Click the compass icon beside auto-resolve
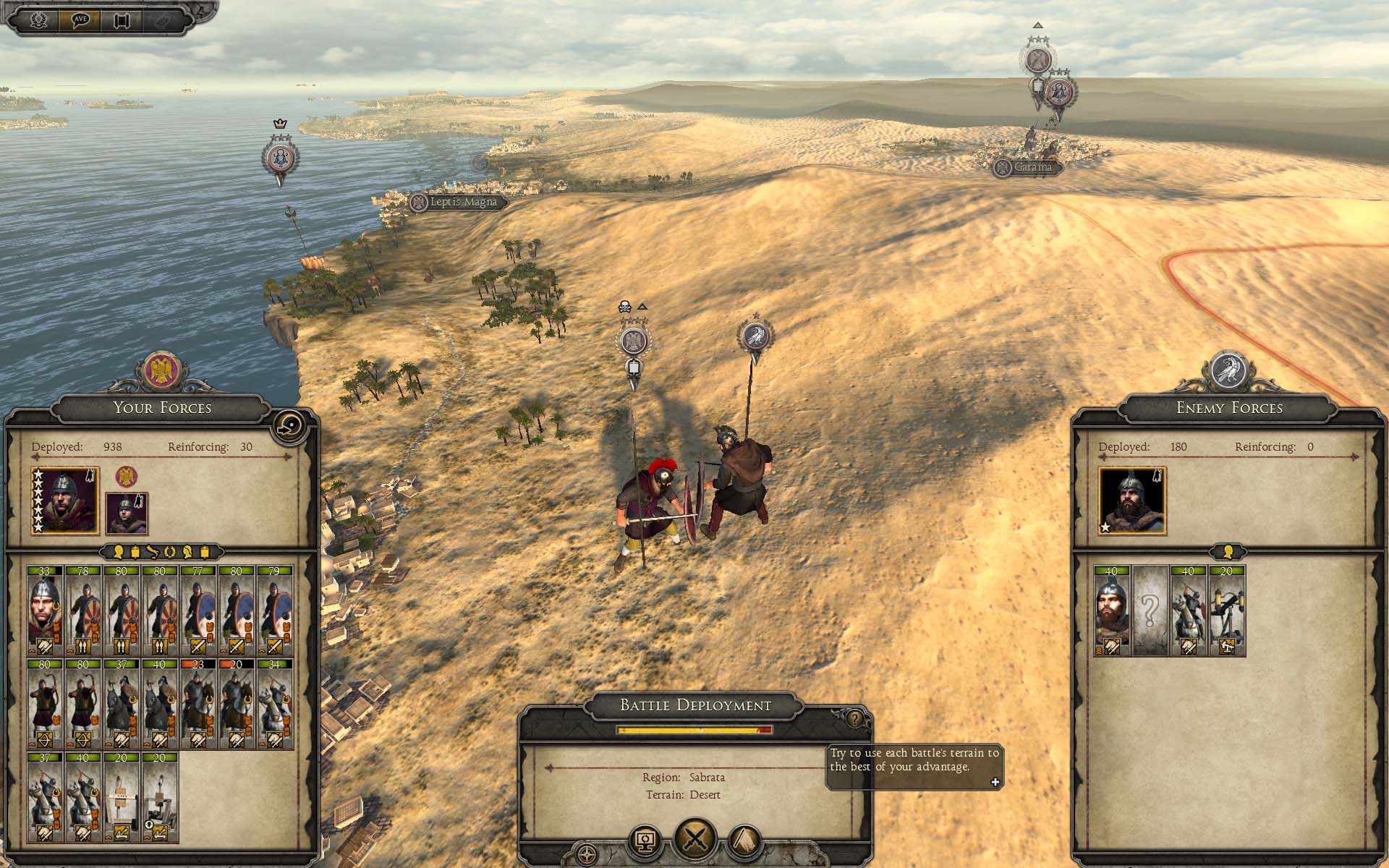Viewport: 1389px width, 868px height. pos(587,853)
